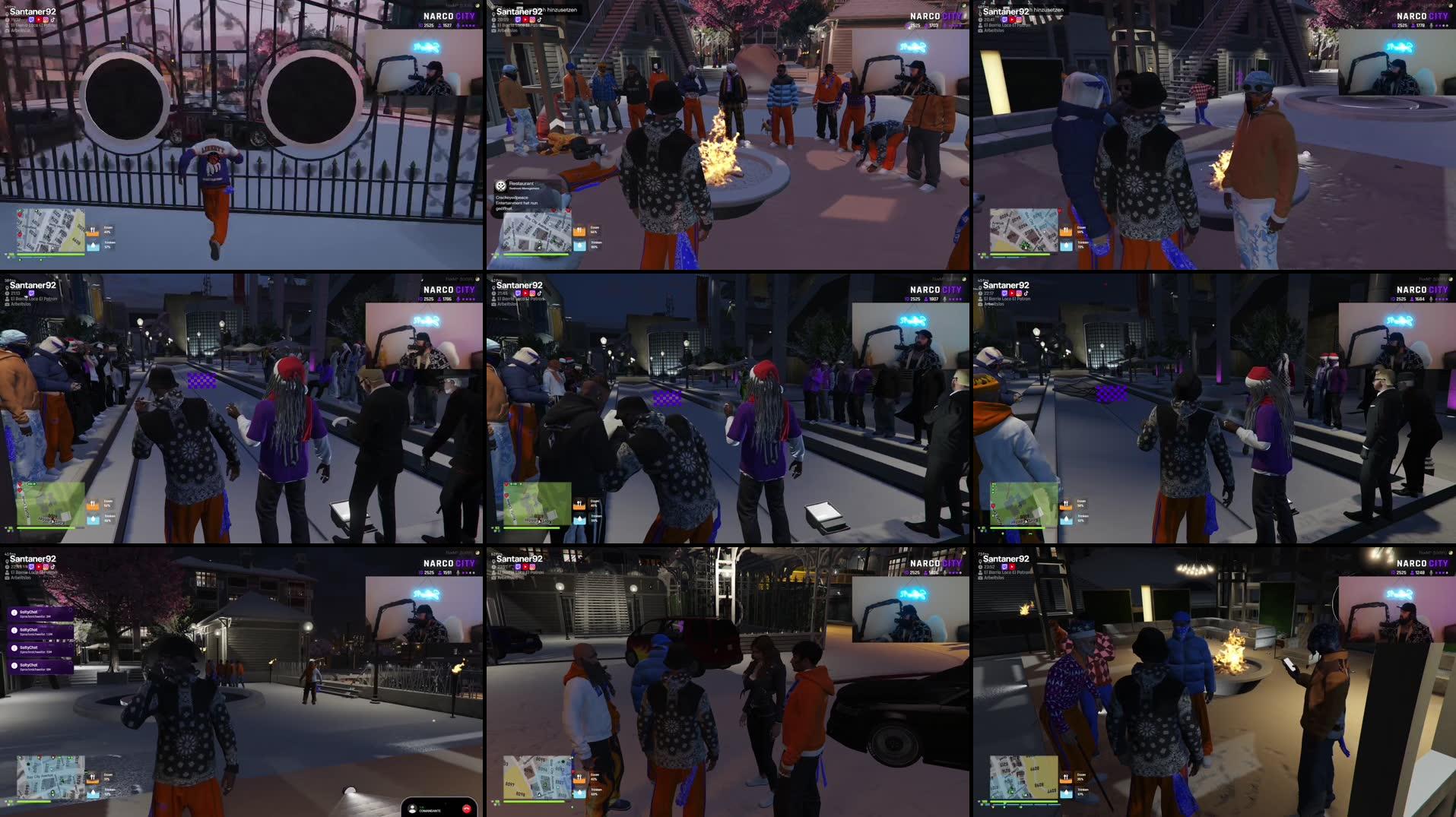Screen dimensions: 1456x817
Task: Click the IG follower counter beside NARCO CITY
Action: click(427, 24)
